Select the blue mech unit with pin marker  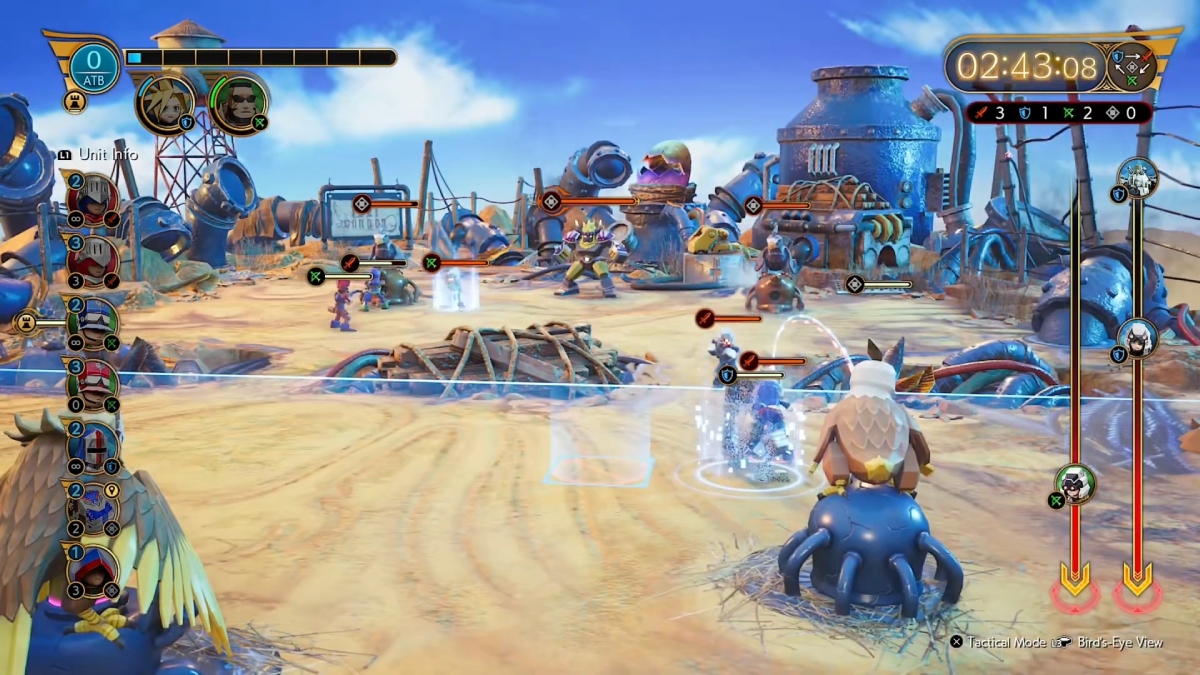tap(93, 508)
